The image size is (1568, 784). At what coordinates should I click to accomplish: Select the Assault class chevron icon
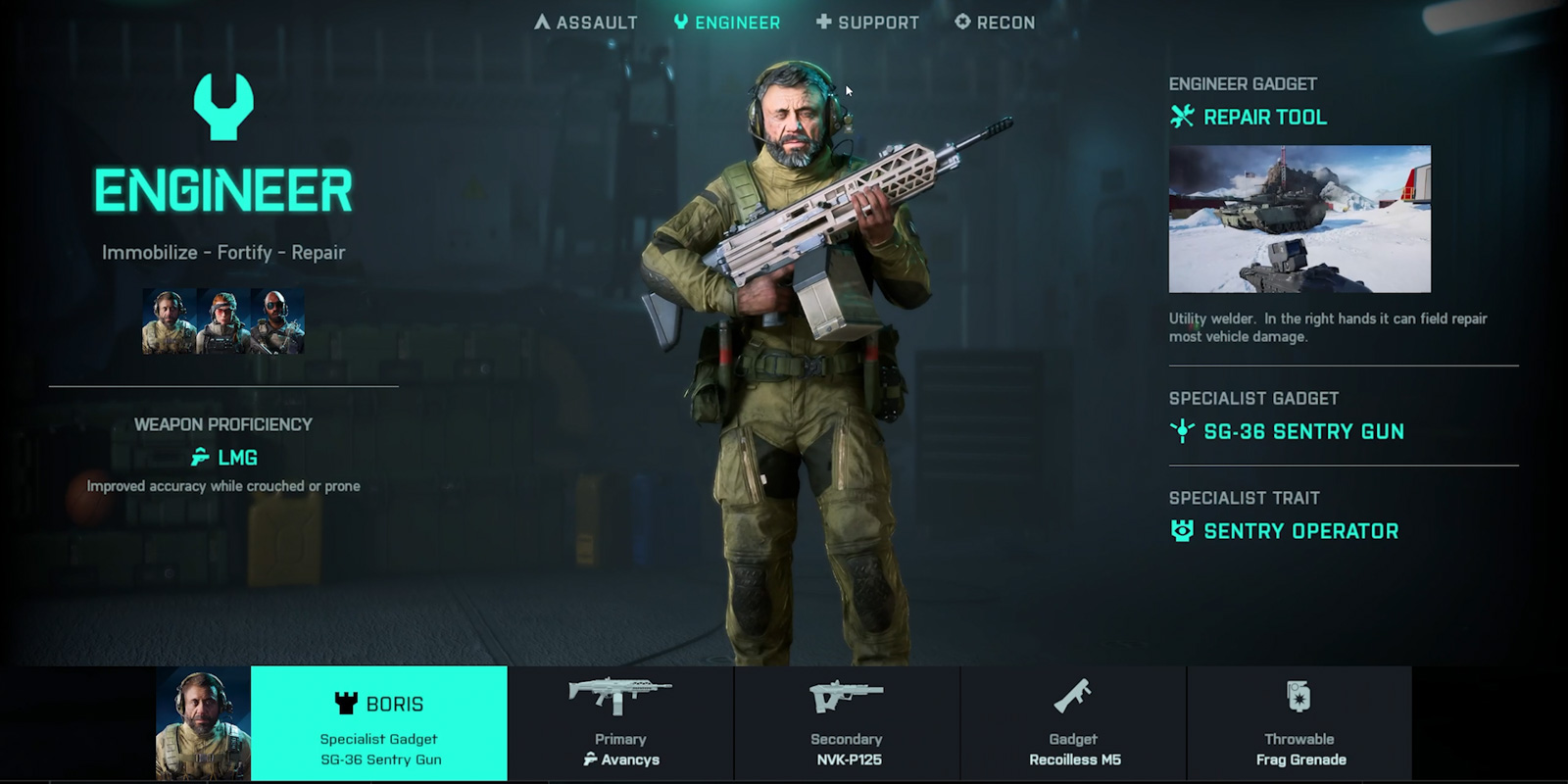click(x=542, y=22)
